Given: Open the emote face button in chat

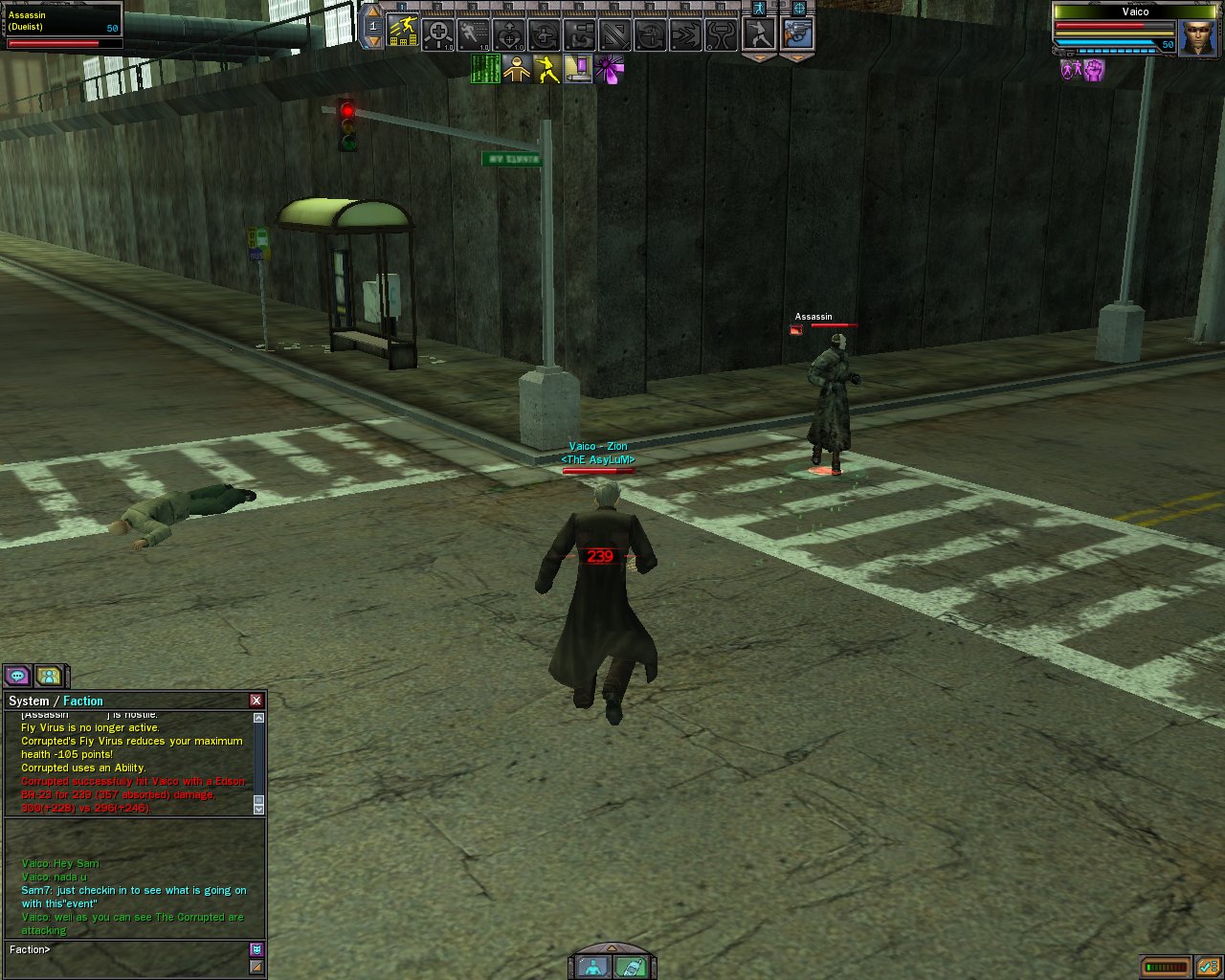Looking at the screenshot, I should 256,949.
